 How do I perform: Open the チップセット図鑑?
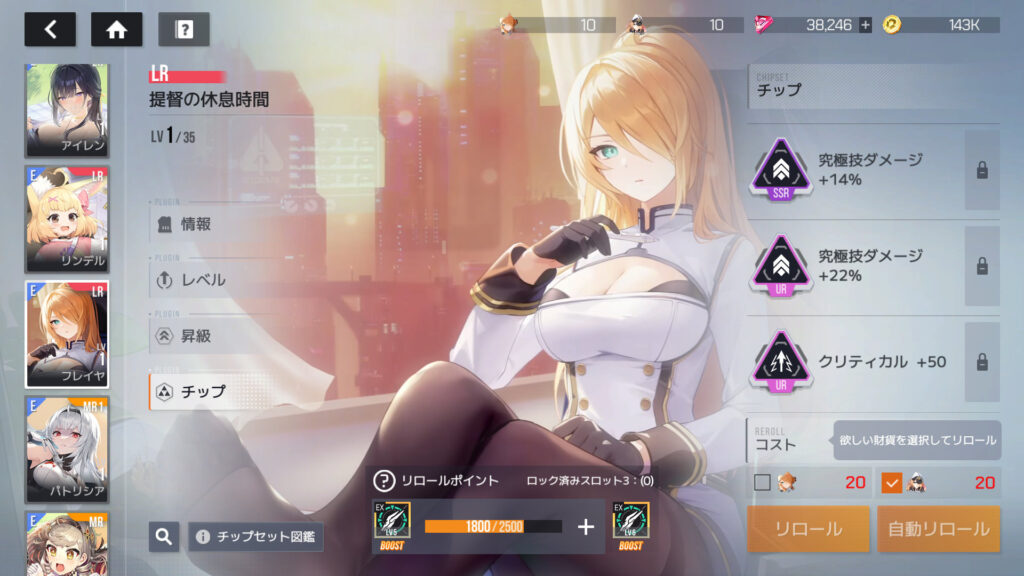click(256, 537)
